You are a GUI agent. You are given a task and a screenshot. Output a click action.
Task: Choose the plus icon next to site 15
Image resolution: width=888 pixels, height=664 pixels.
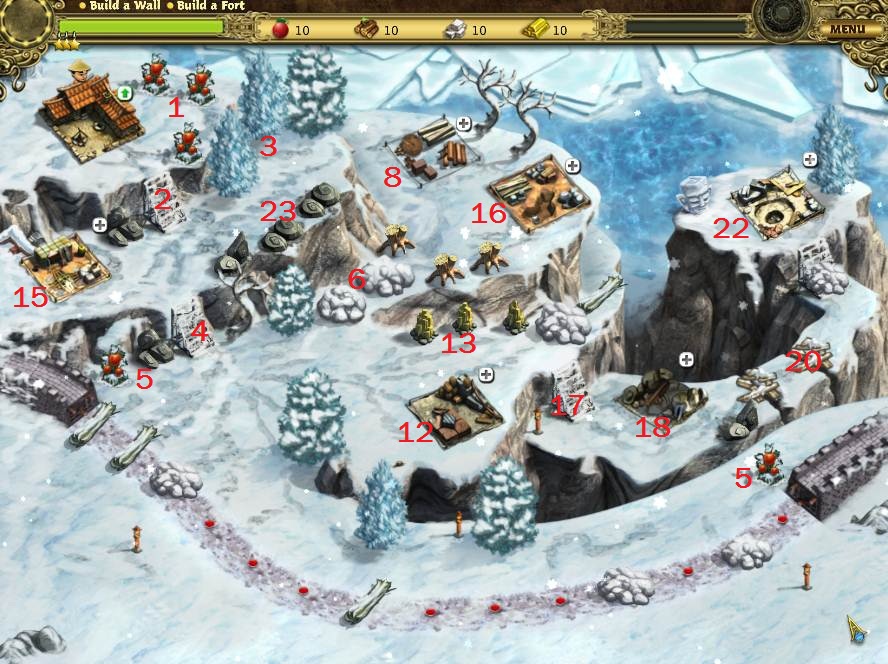100,225
